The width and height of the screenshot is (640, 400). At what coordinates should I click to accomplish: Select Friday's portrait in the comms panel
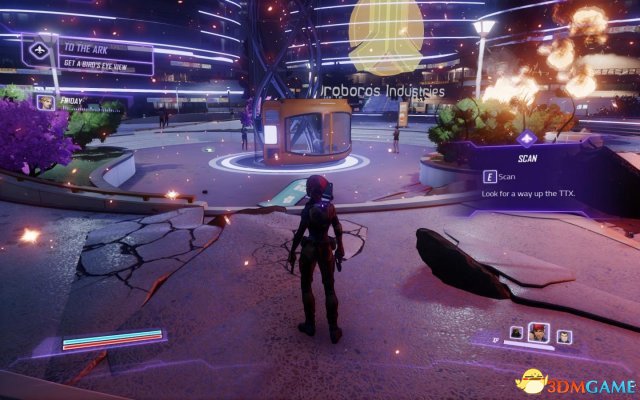click(45, 101)
